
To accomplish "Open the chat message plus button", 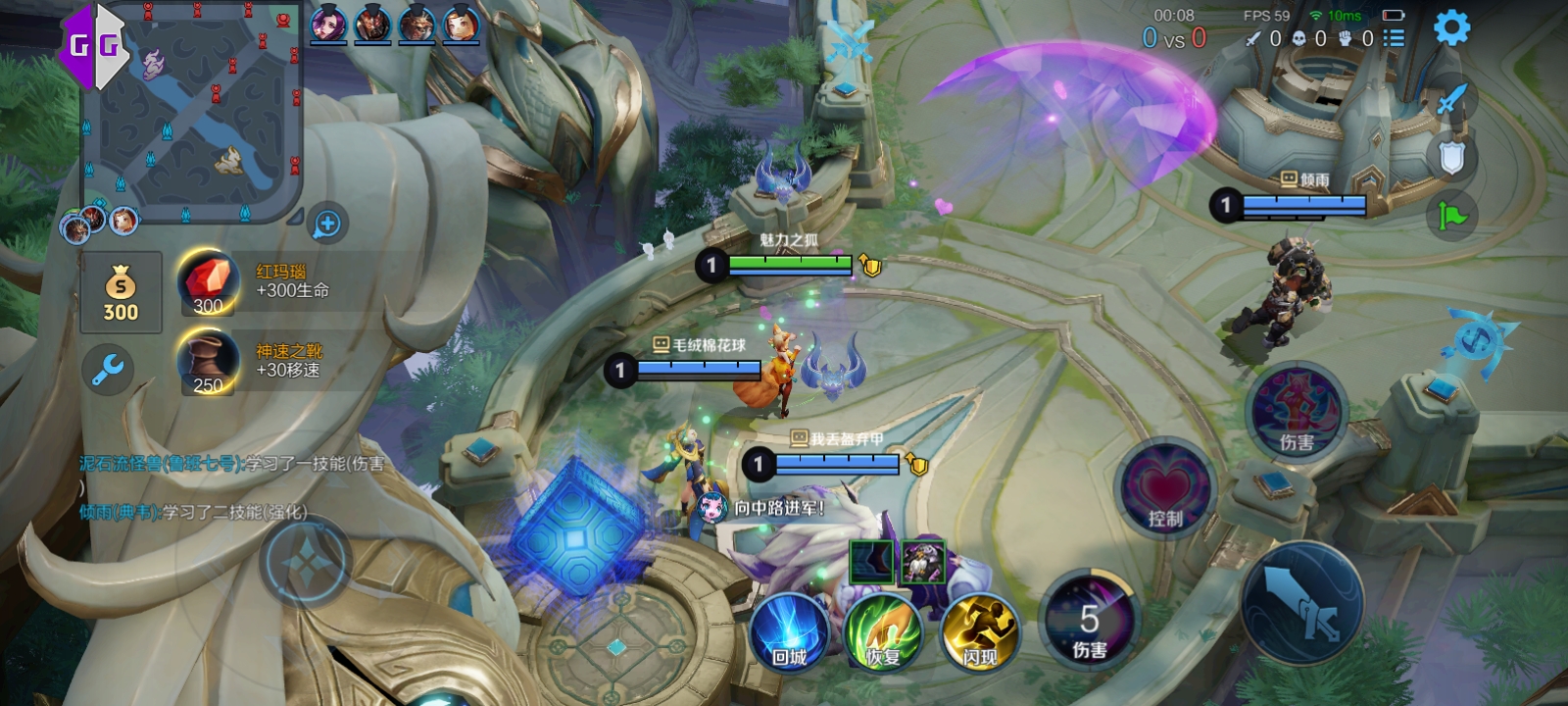I will [x=327, y=225].
